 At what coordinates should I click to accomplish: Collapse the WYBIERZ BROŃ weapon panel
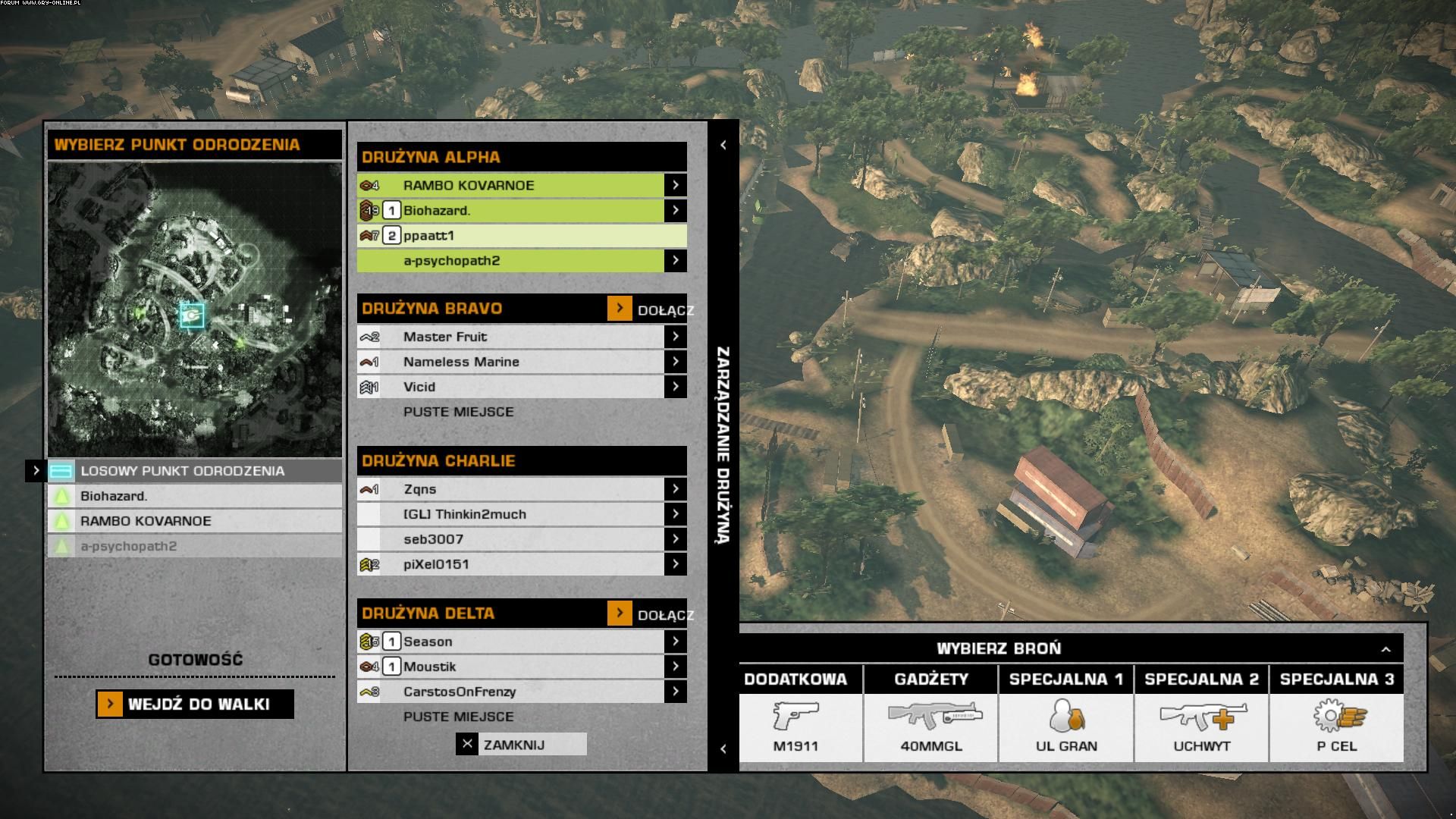click(x=1385, y=649)
